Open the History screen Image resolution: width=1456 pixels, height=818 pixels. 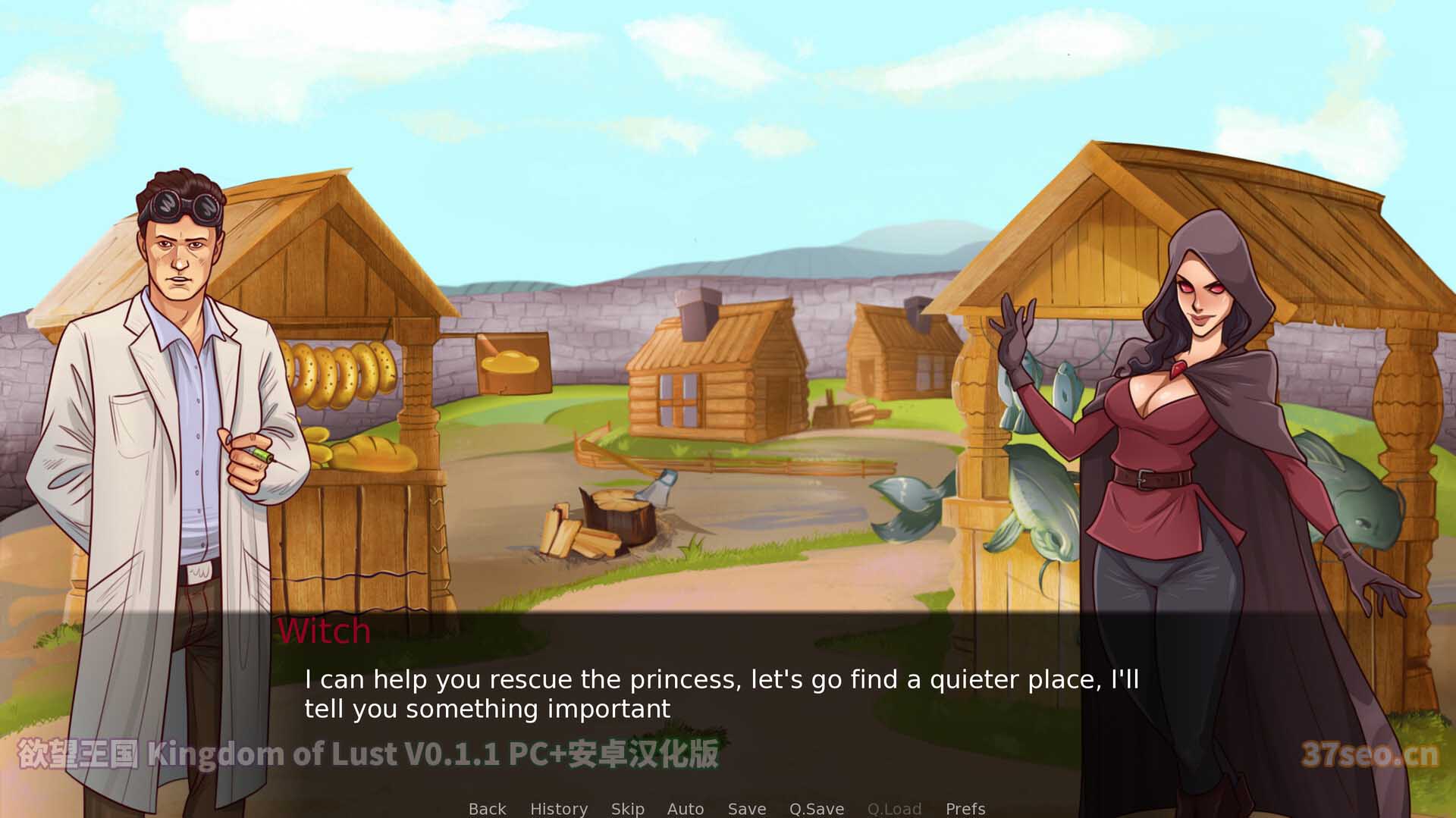pyautogui.click(x=559, y=808)
